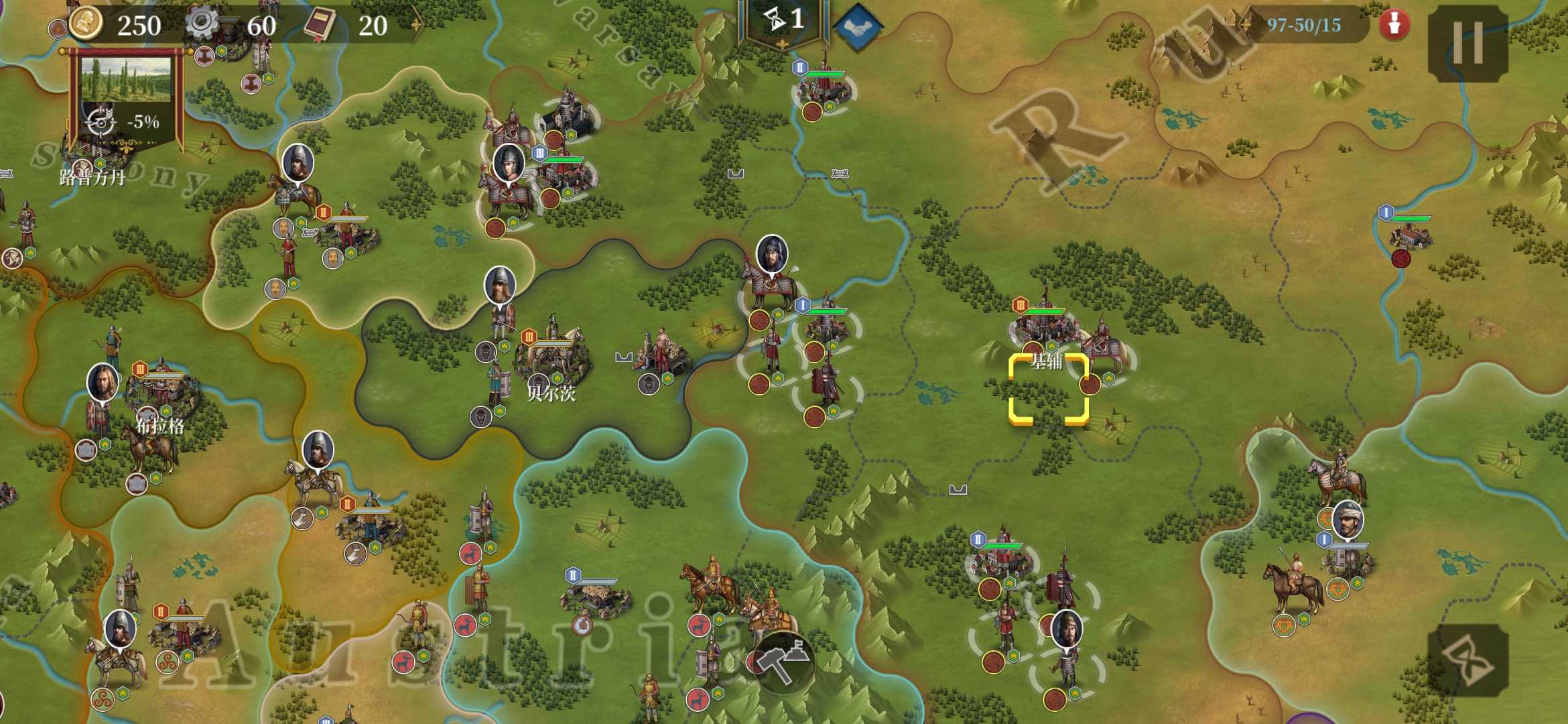Pause the game with the pause button
The height and width of the screenshot is (724, 1568).
(x=1467, y=43)
